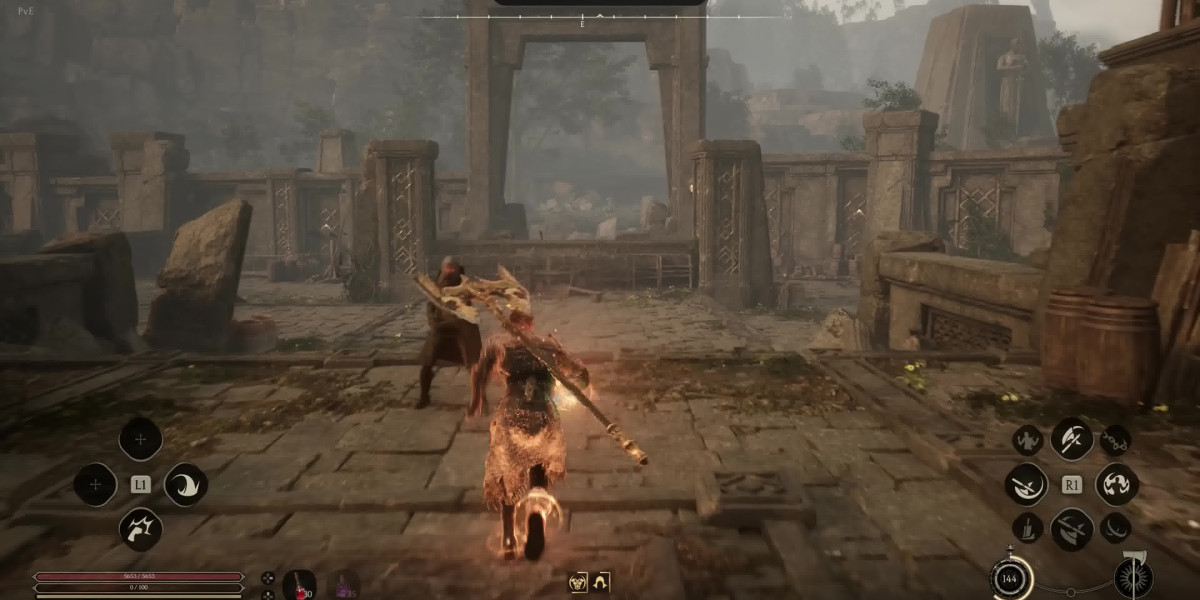1200x600 pixels.
Task: Select the chain links ability icon
Action: (1115, 440)
